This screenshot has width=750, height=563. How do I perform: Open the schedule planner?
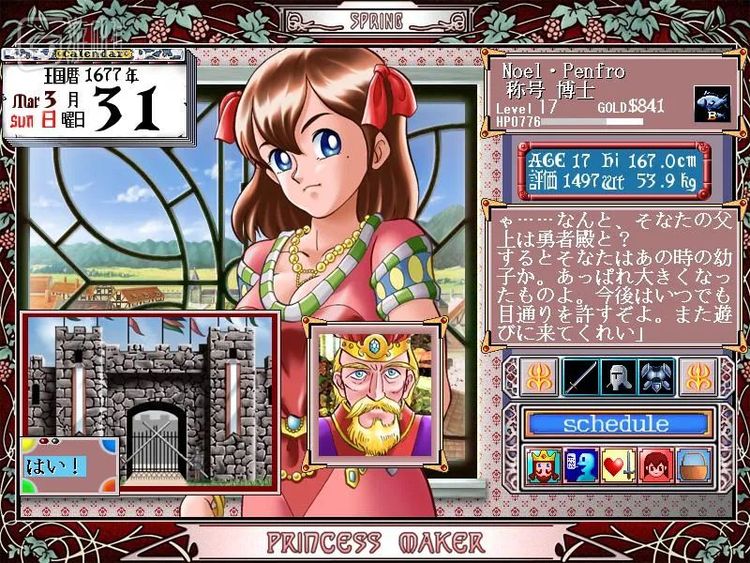616,423
